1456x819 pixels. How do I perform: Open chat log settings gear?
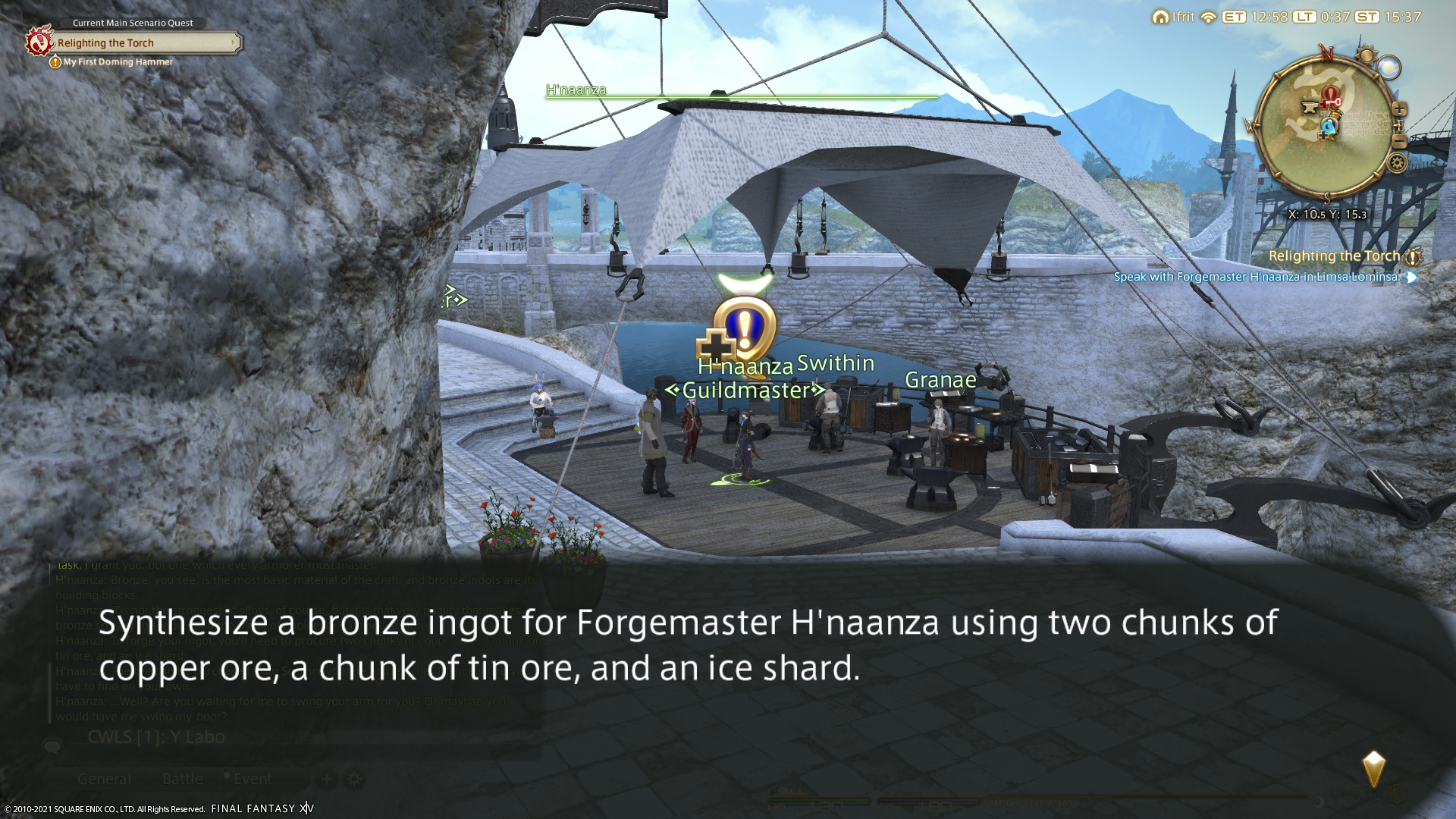354,779
